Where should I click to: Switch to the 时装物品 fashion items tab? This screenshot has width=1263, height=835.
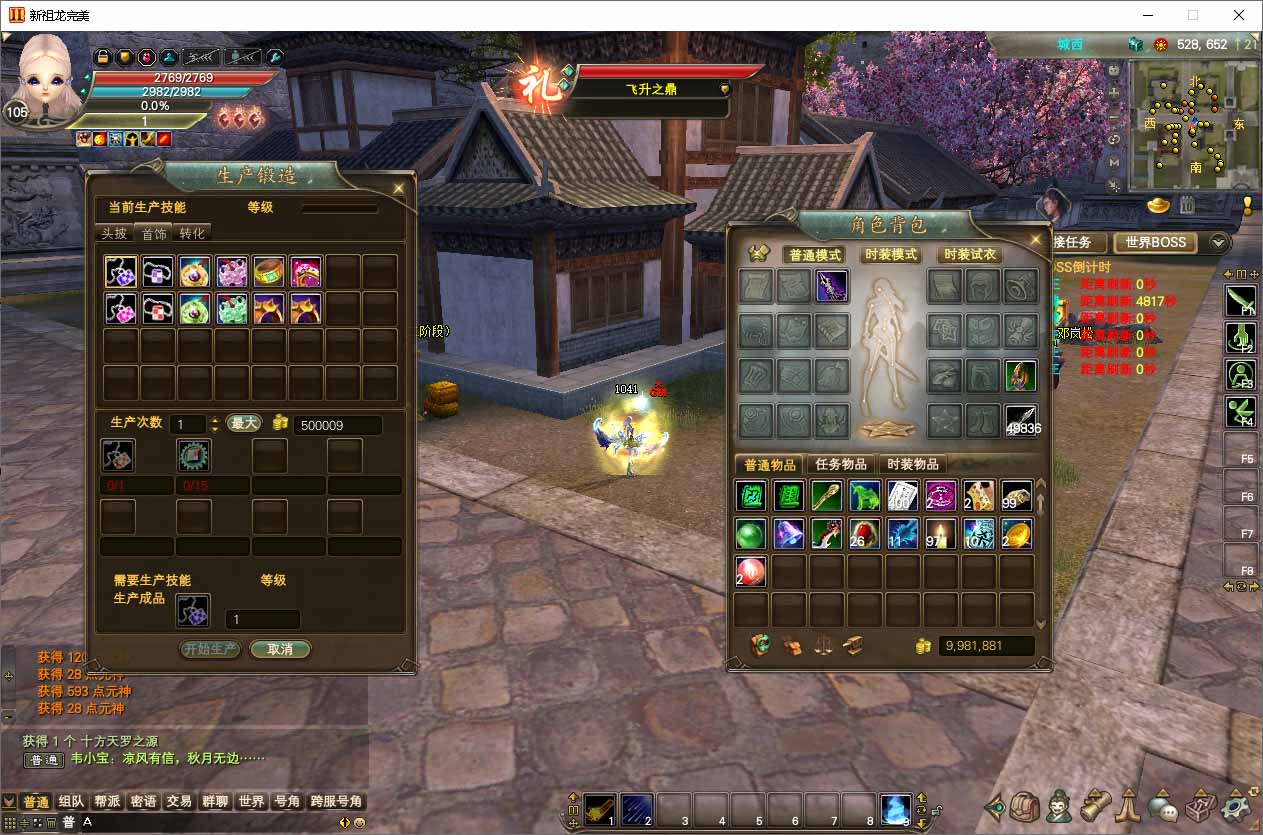(913, 464)
